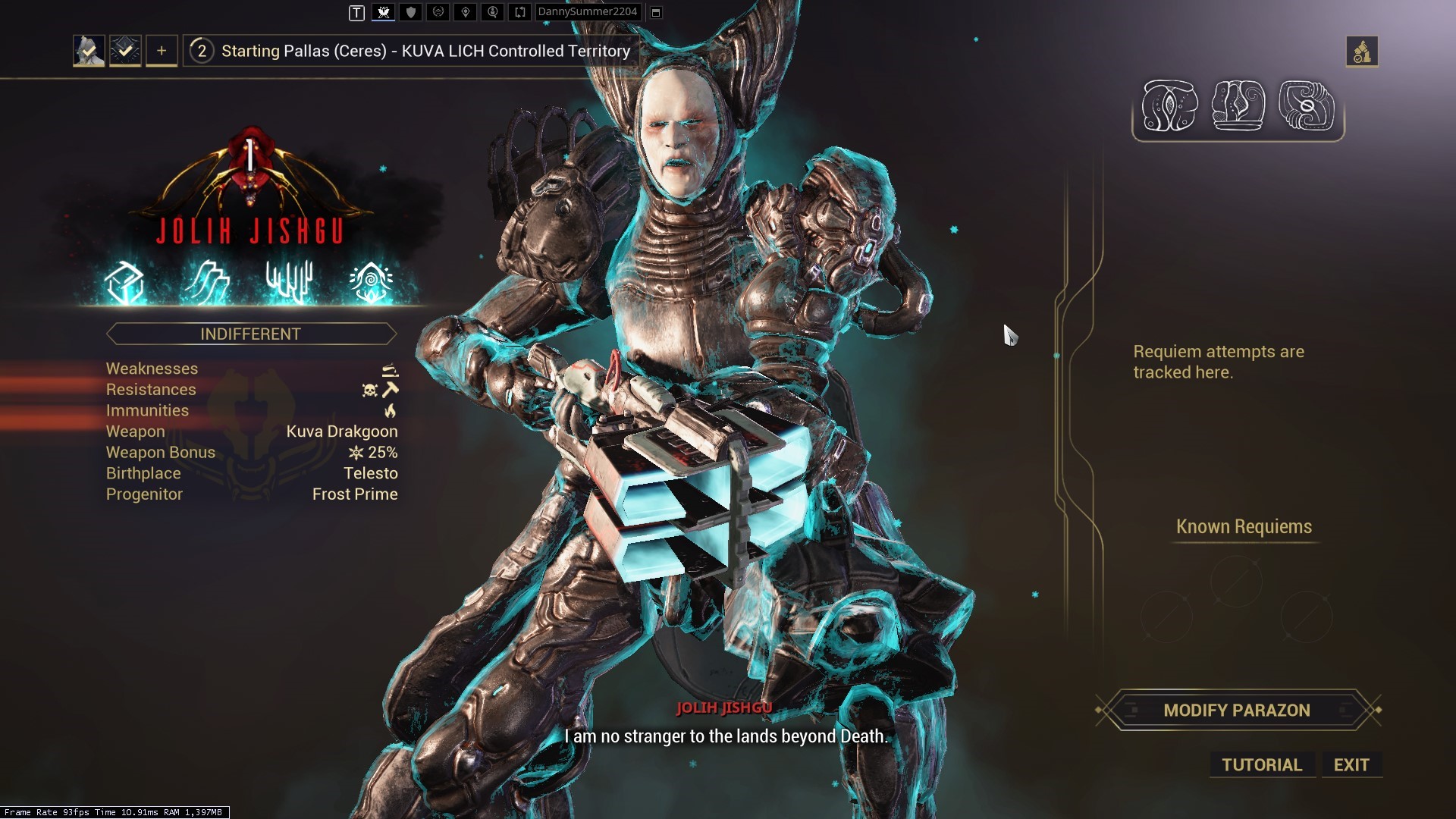The image size is (1456, 819).
Task: Click the + to add a new objective
Action: 161,50
